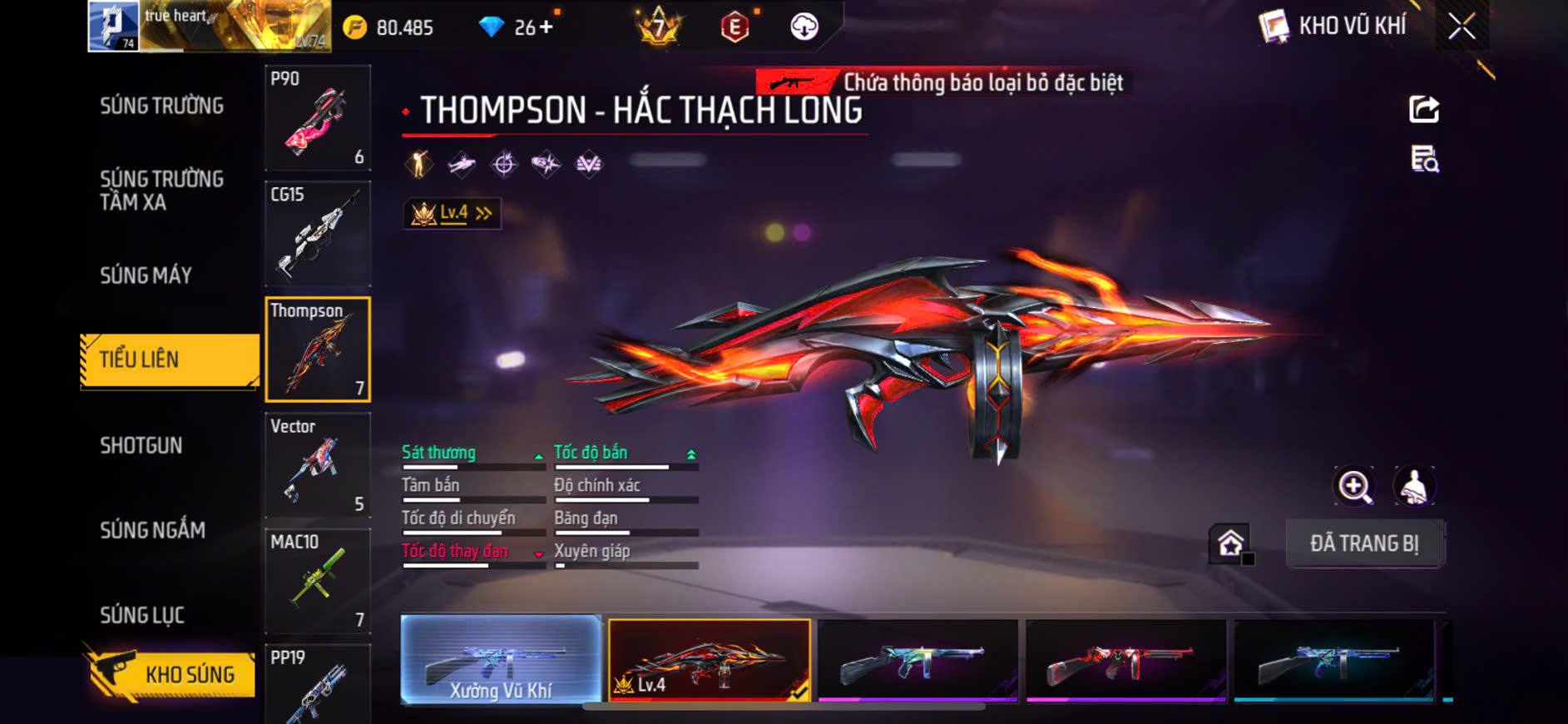Close the weapon vault screen

pyautogui.click(x=1462, y=27)
